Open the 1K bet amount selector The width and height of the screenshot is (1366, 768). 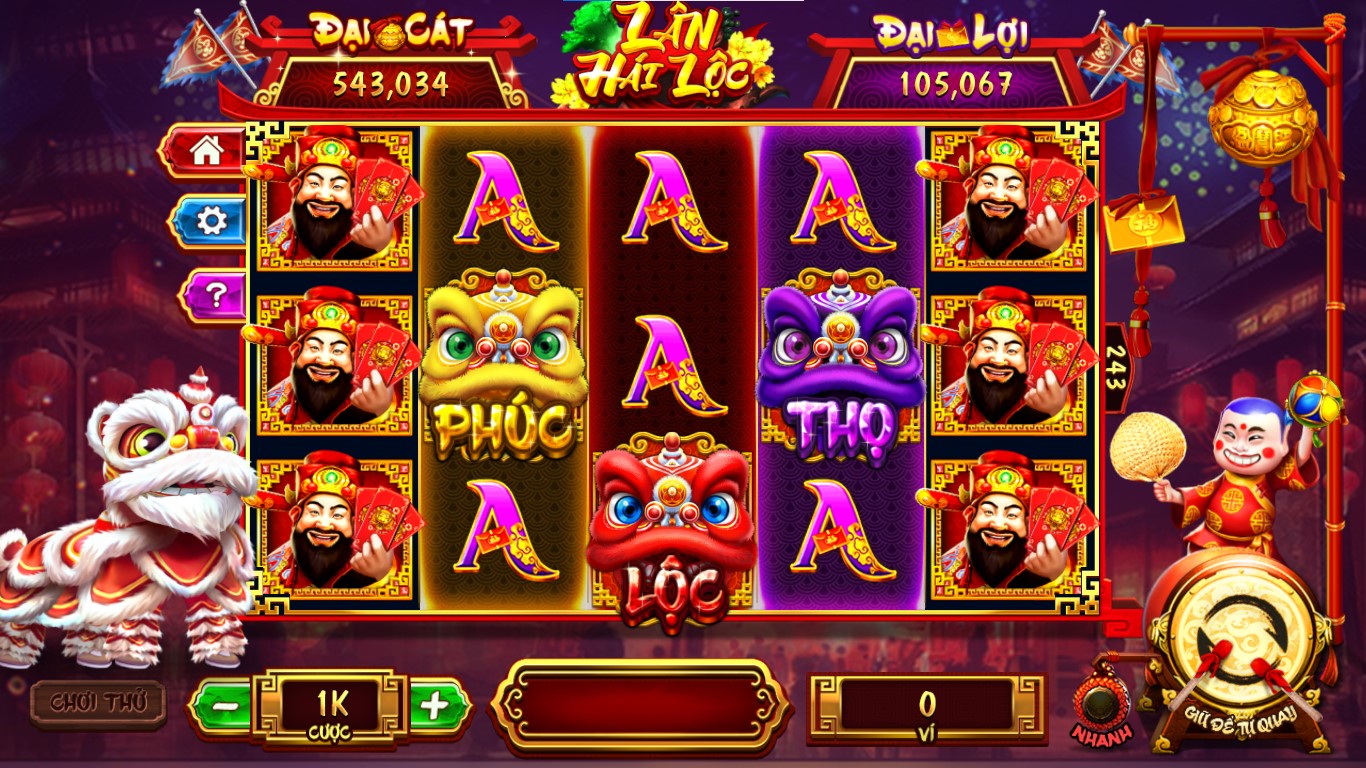click(x=330, y=705)
